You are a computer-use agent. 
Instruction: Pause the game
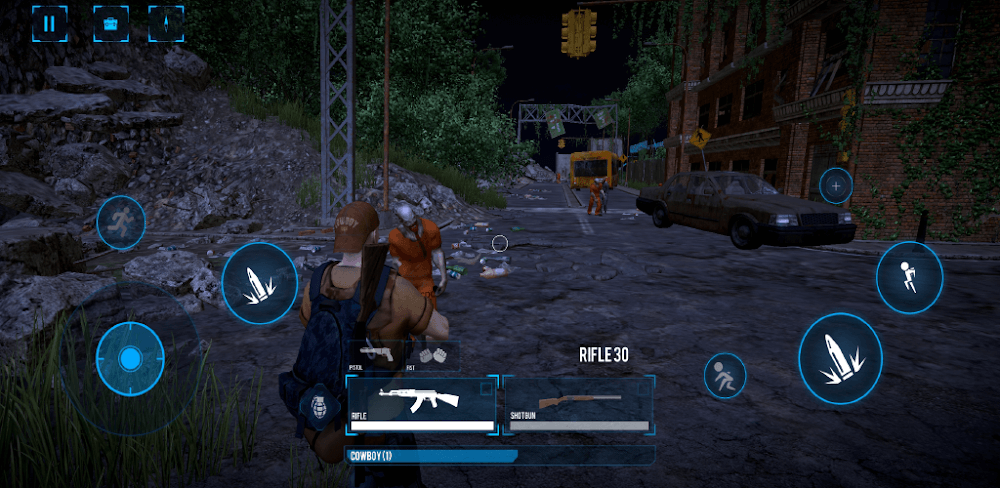(x=50, y=22)
